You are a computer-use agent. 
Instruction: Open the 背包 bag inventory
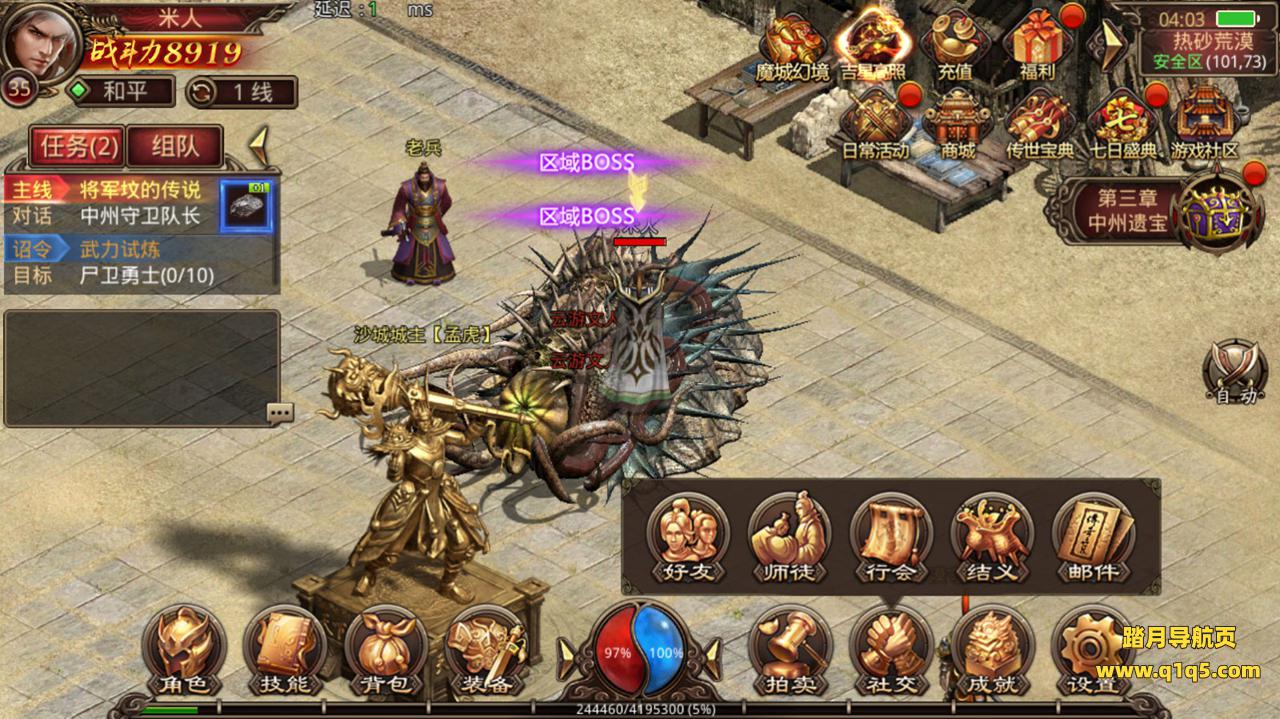click(x=386, y=652)
